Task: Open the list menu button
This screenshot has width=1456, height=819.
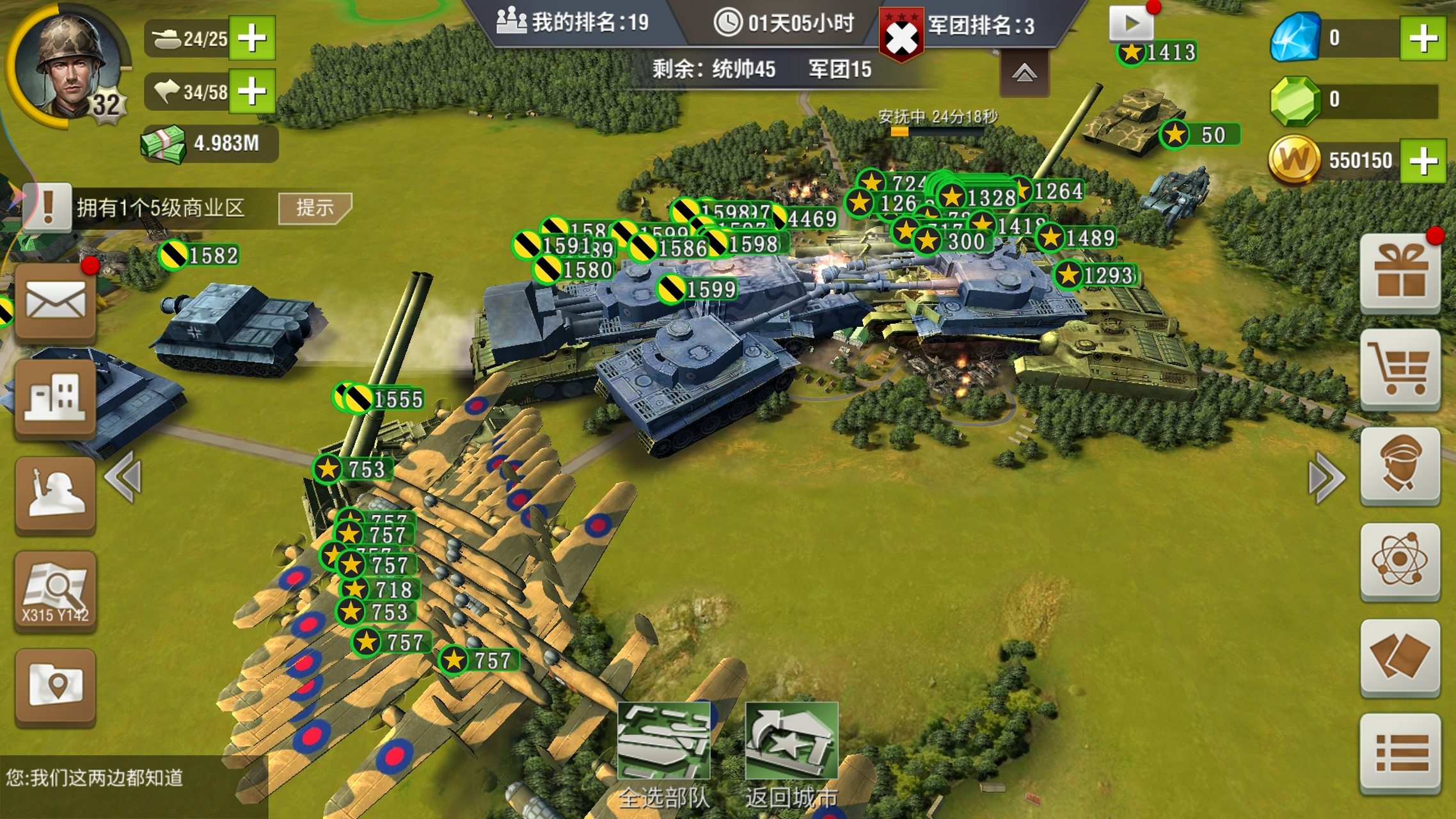Action: click(x=1400, y=753)
